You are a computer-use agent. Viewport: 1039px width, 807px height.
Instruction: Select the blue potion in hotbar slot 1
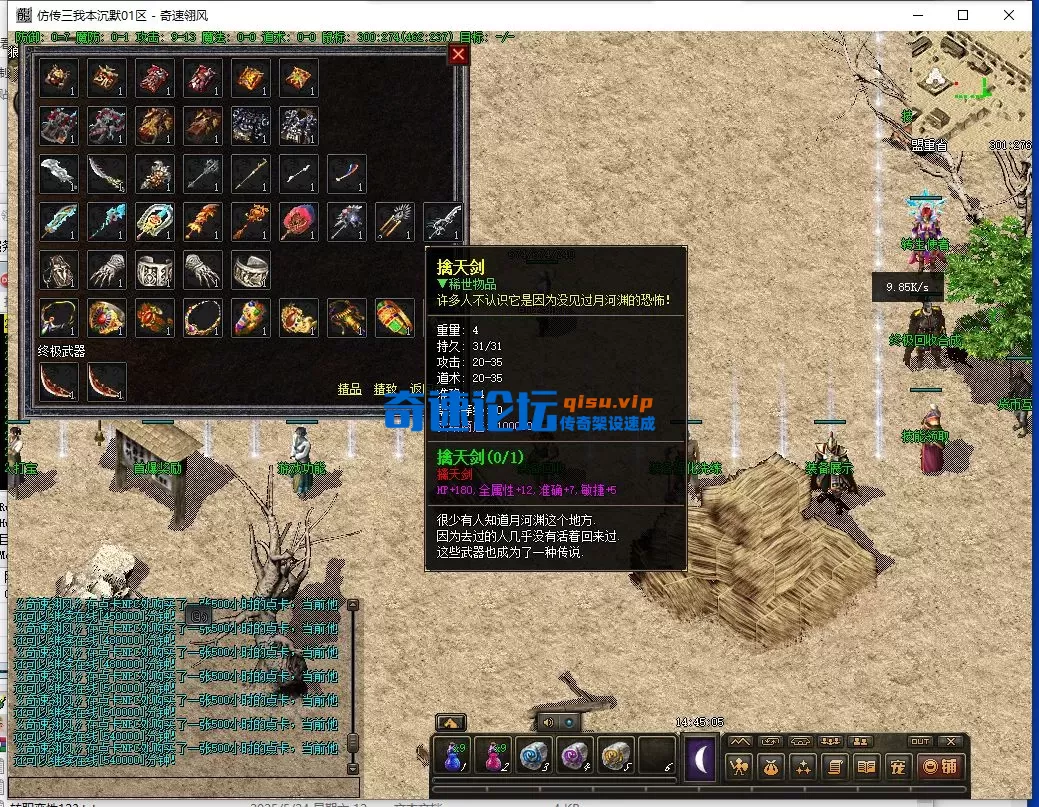click(452, 757)
